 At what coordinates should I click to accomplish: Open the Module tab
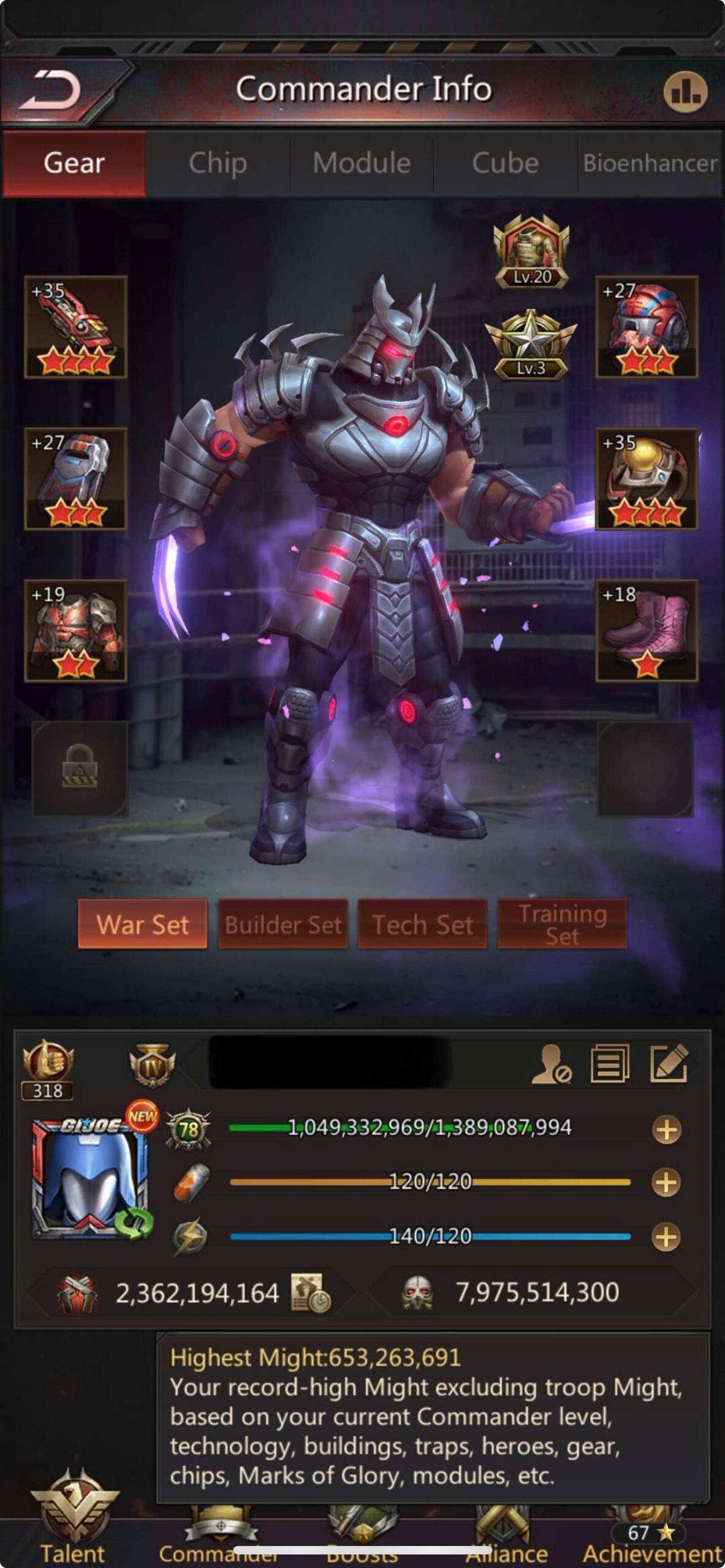coord(362,164)
